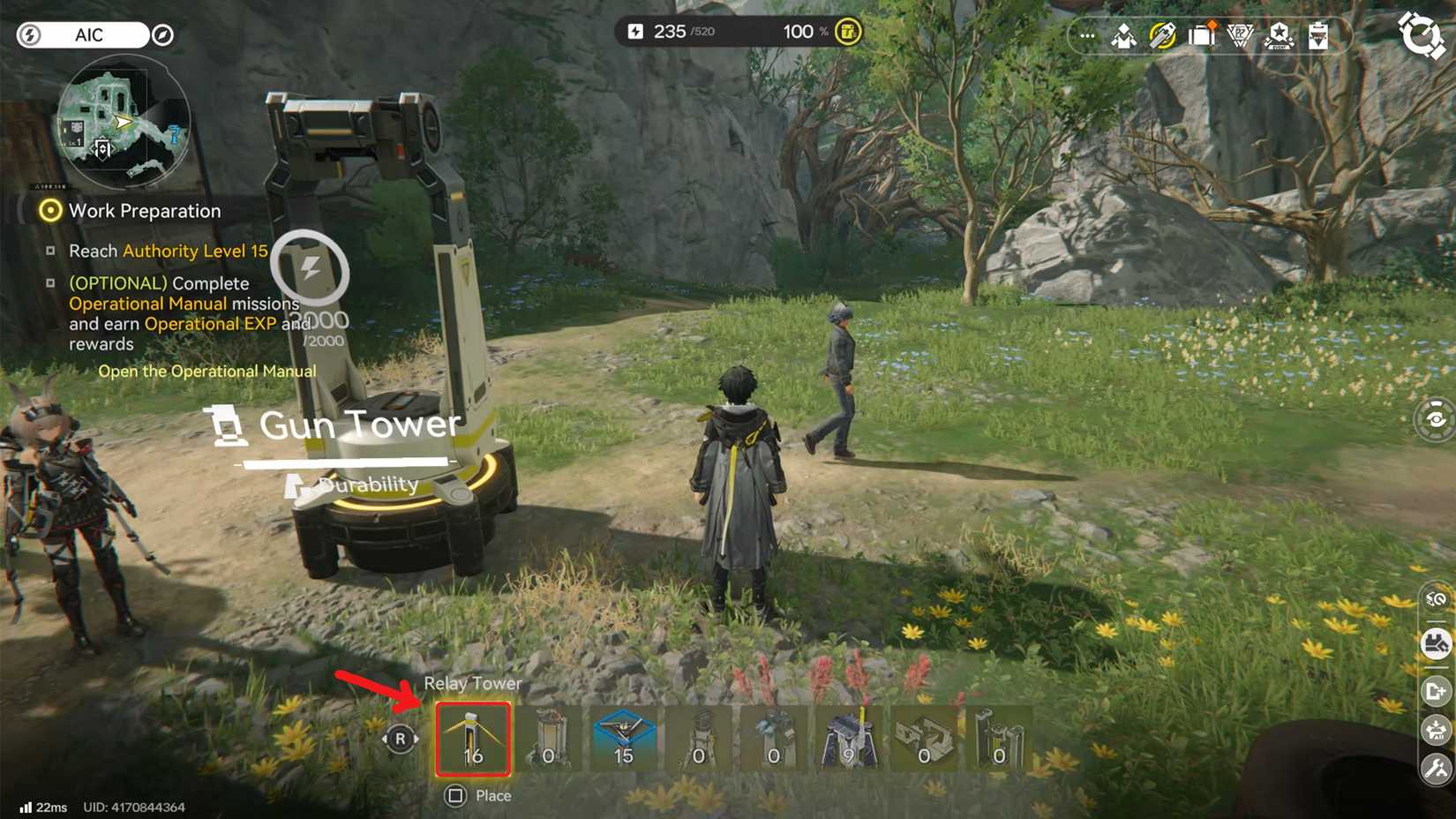Open the three-dot overflow menu at top
Viewport: 1456px width, 819px height.
[x=1086, y=35]
